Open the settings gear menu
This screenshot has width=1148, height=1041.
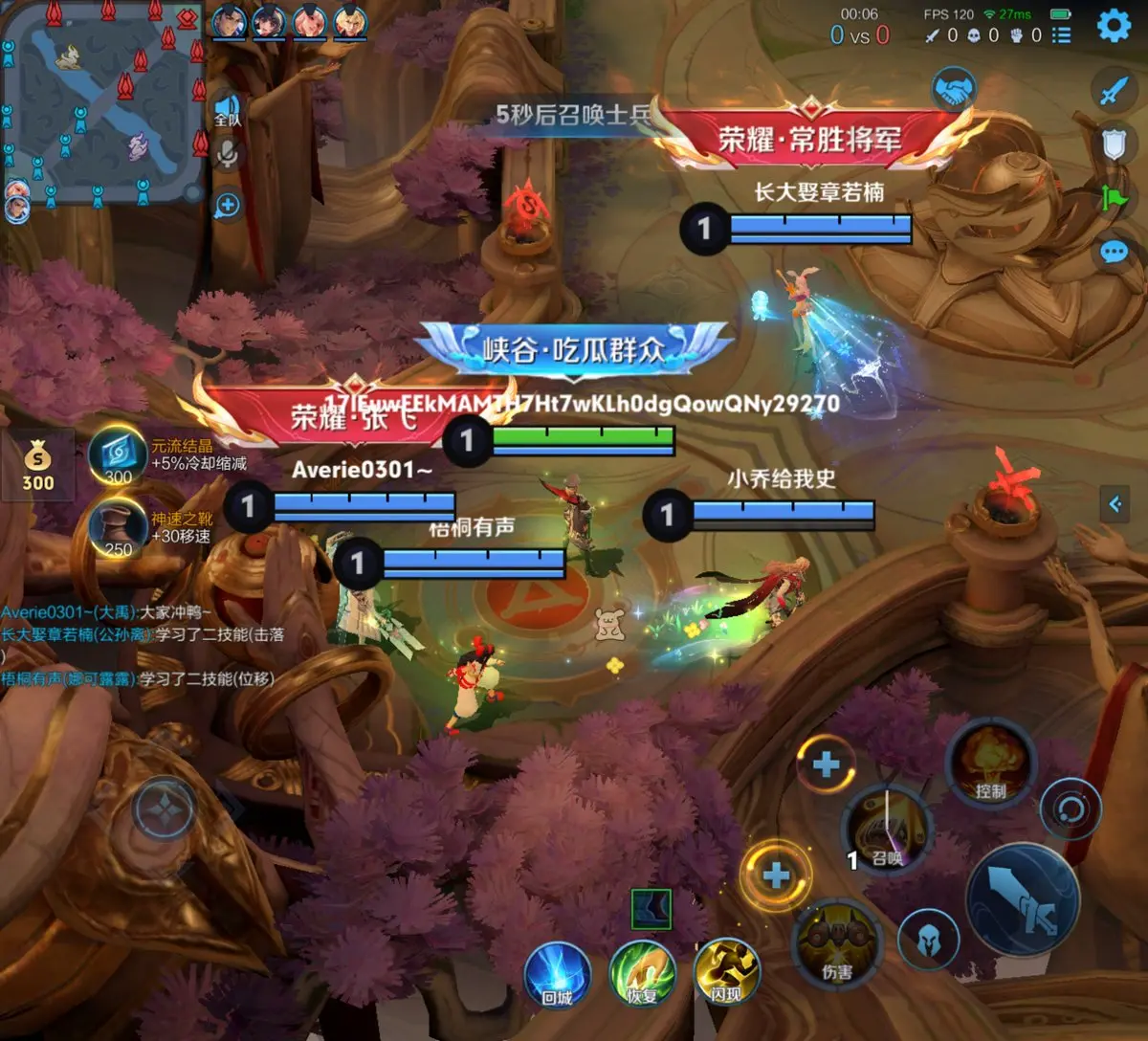pyautogui.click(x=1113, y=26)
